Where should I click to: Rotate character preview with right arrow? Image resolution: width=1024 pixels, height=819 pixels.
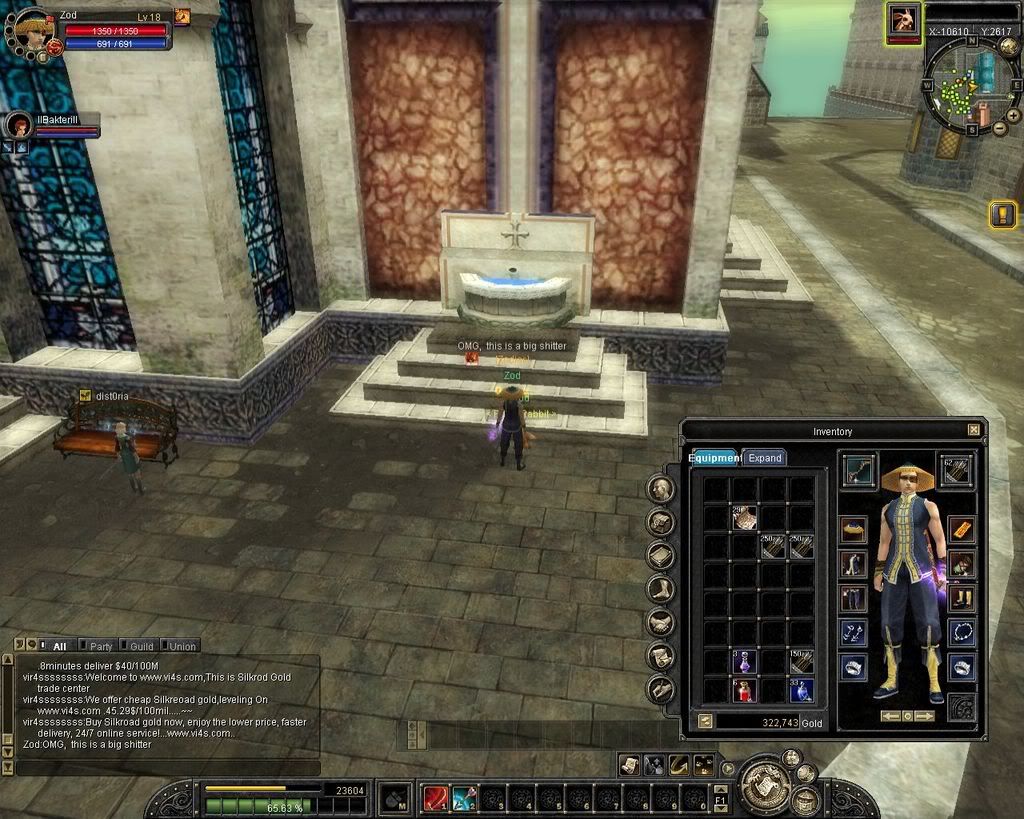(926, 716)
